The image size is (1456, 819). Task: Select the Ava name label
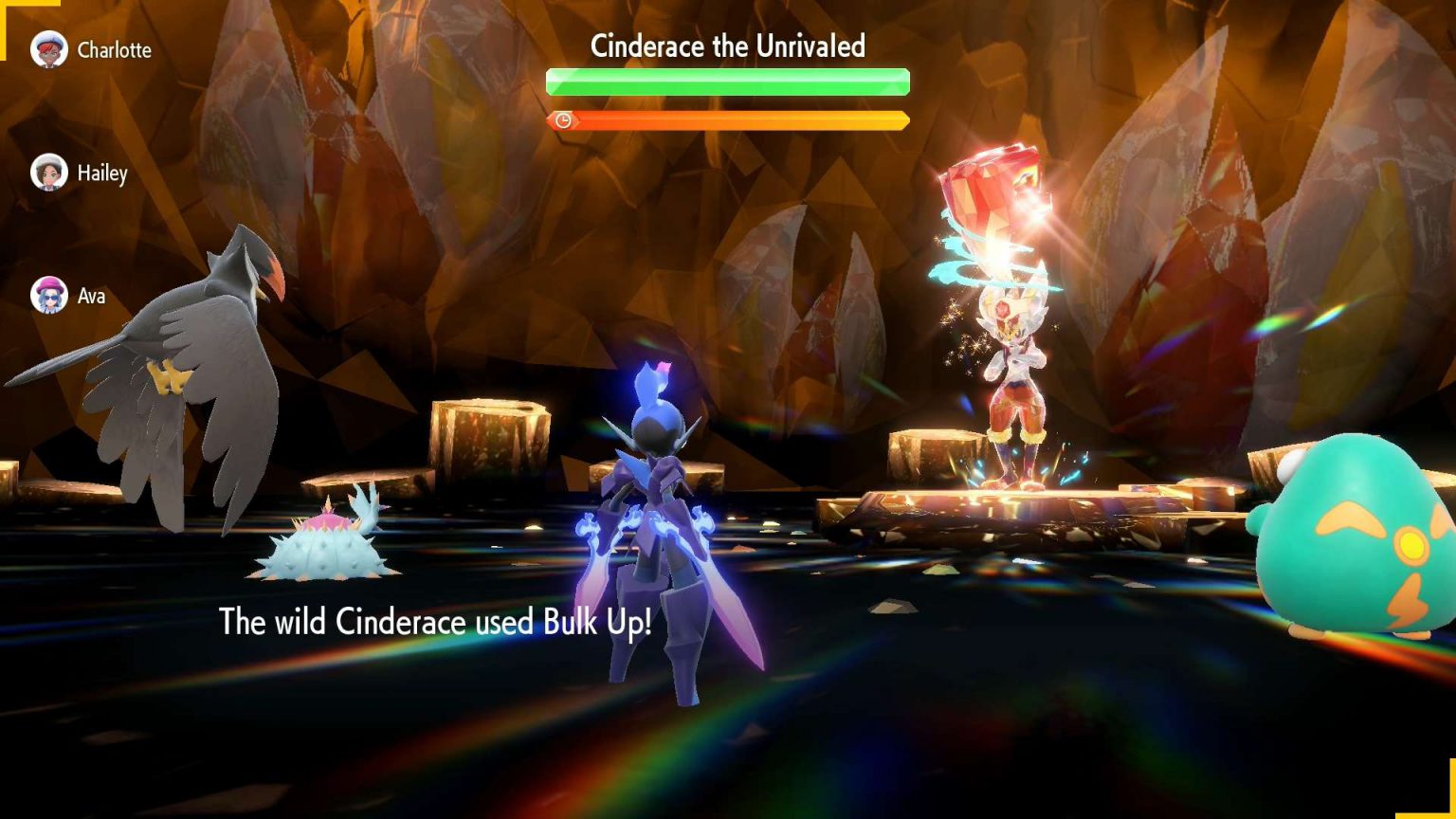pos(90,297)
